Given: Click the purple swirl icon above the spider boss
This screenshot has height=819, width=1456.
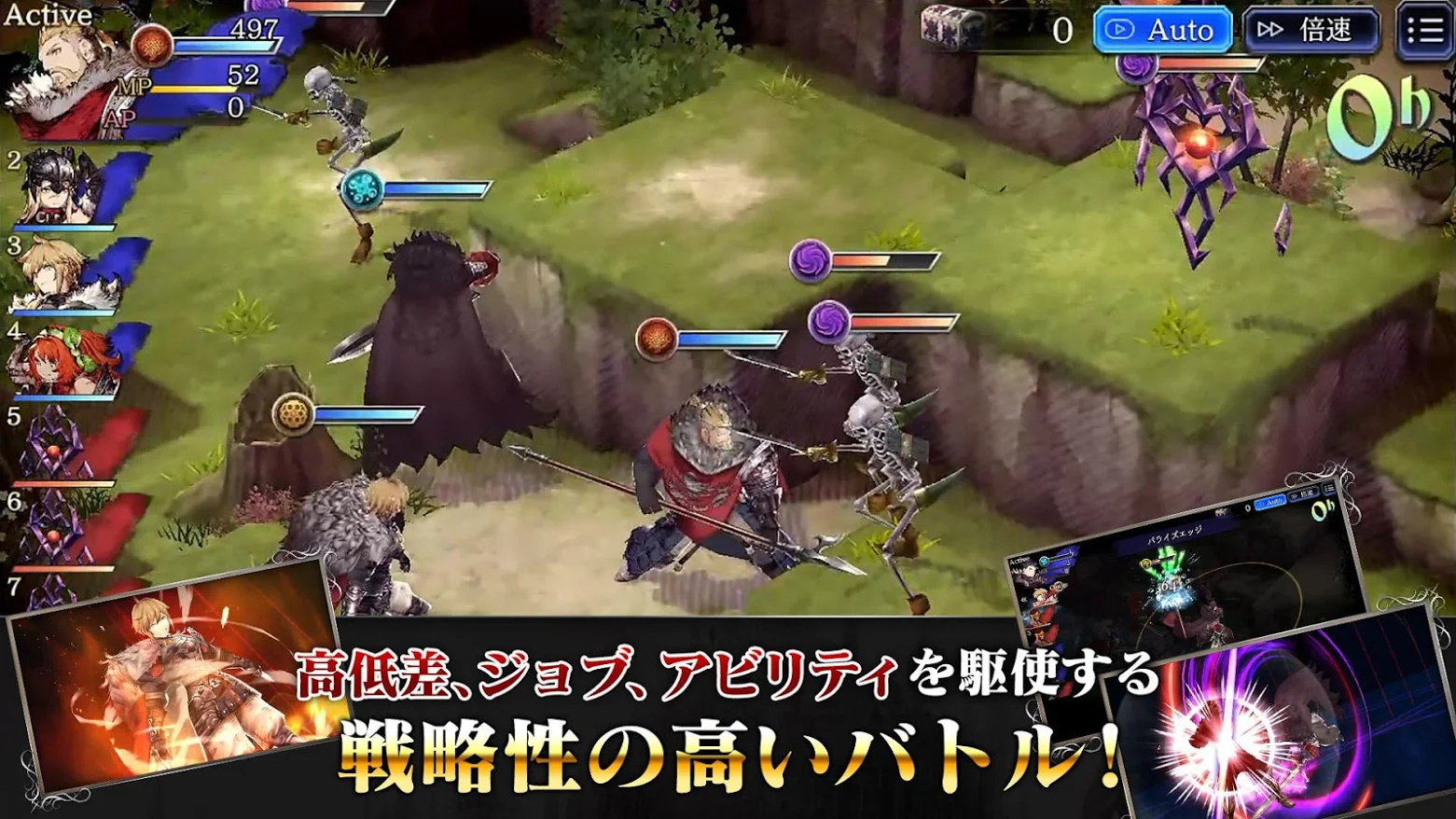Looking at the screenshot, I should point(1137,68).
